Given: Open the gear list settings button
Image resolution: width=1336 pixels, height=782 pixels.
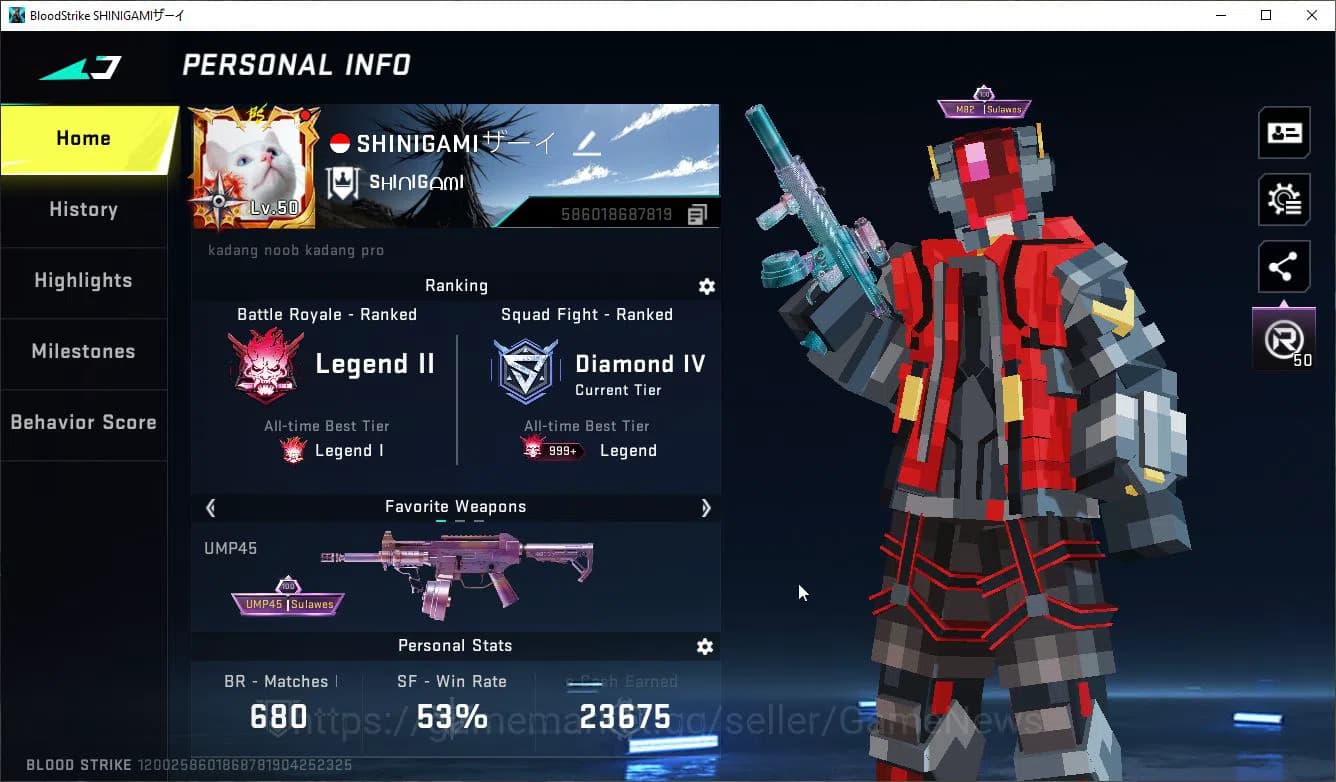Looking at the screenshot, I should (1284, 200).
